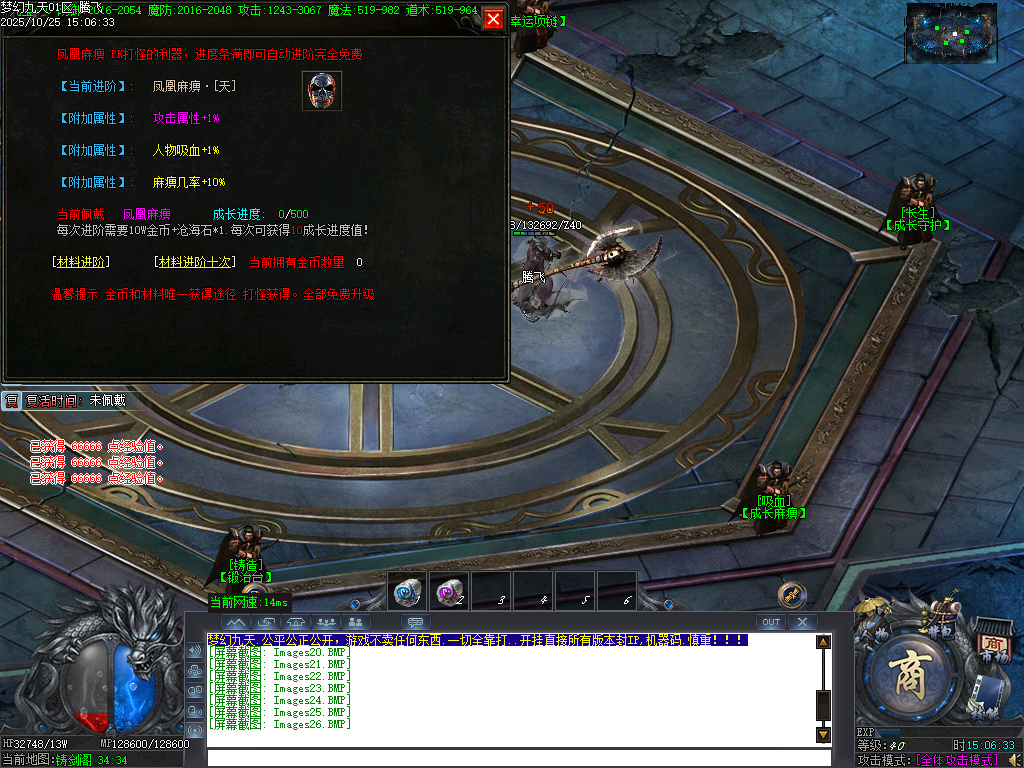Click the 材料进阶 link

coord(81,262)
